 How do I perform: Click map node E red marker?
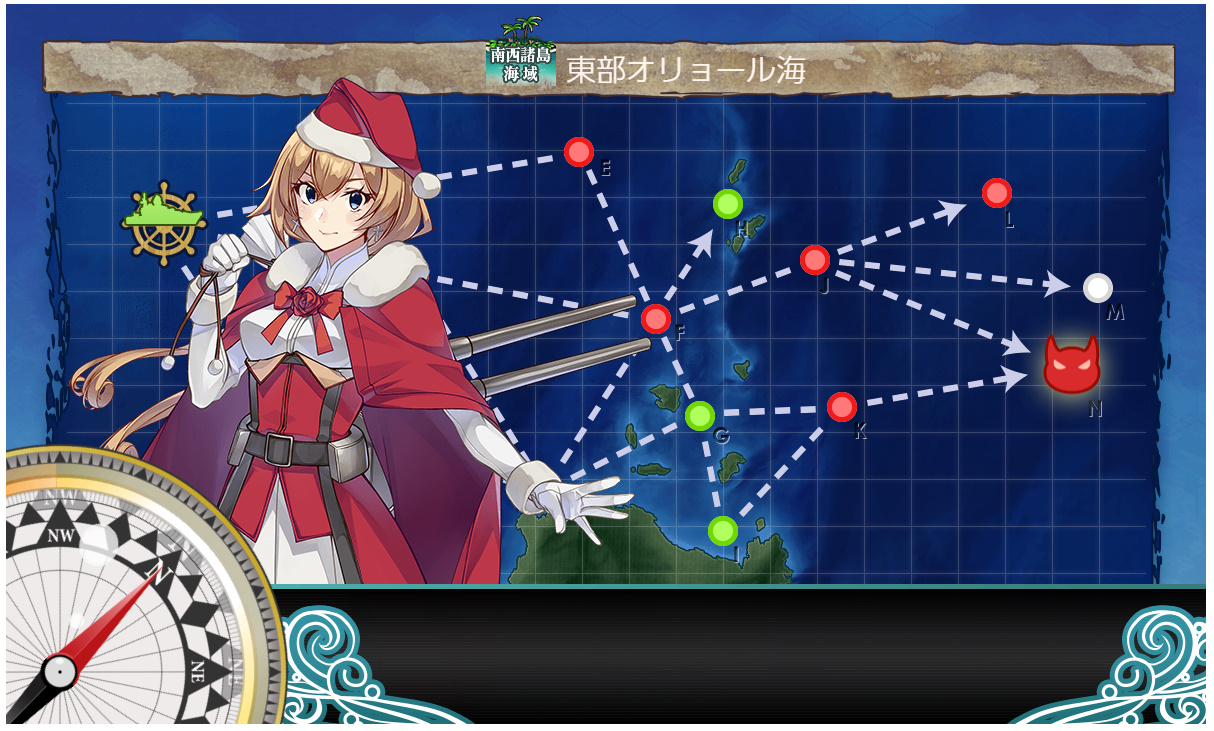(578, 152)
